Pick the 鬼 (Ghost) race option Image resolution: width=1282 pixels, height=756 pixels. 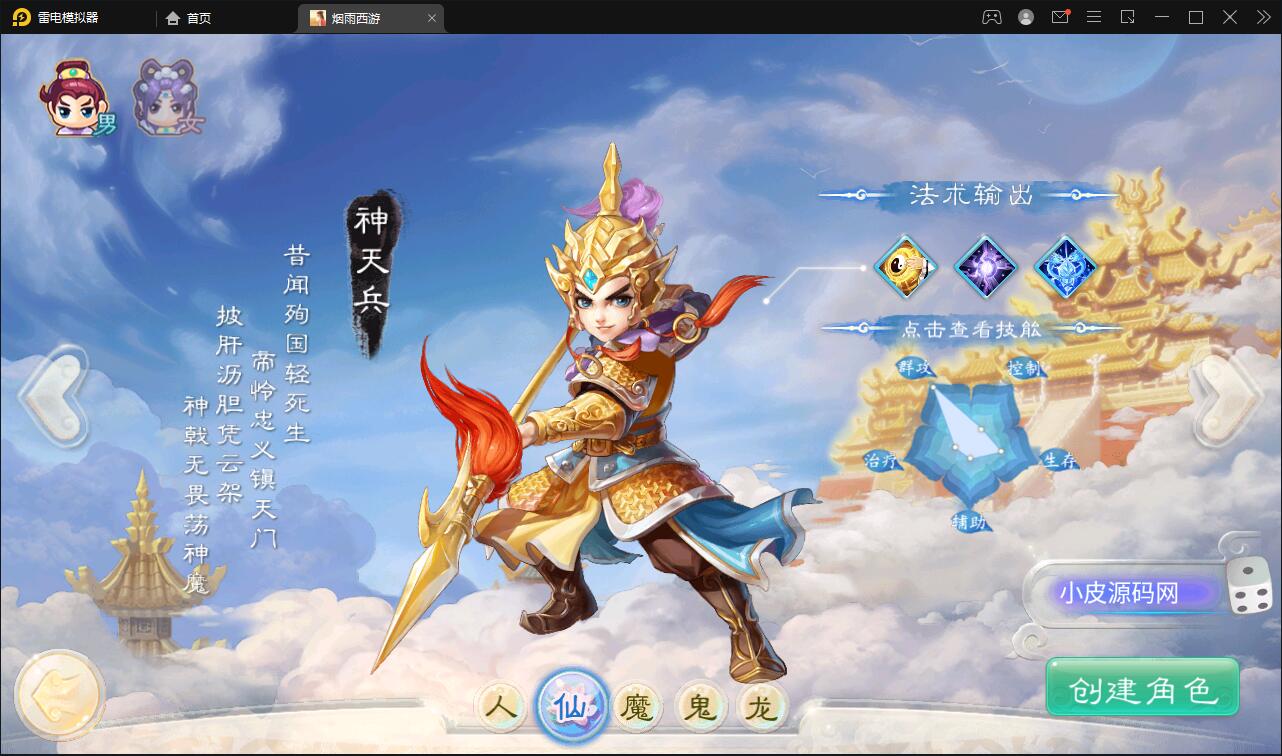point(702,705)
